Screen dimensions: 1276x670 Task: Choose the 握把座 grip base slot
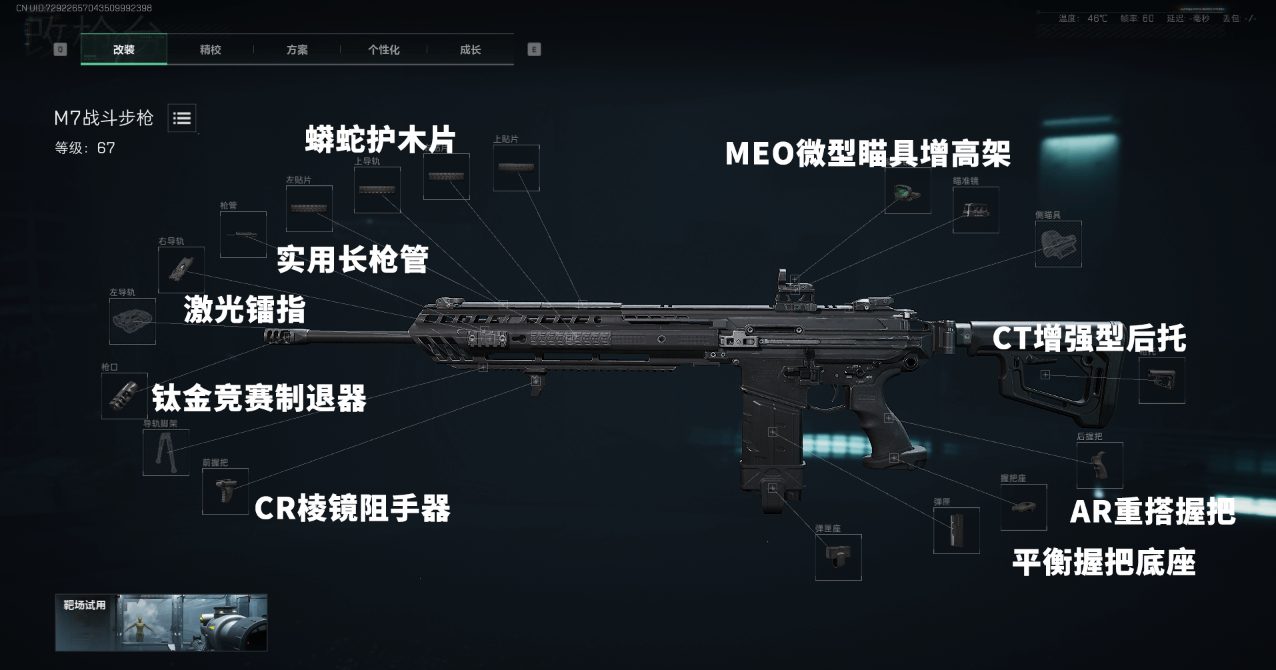pyautogui.click(x=1023, y=507)
